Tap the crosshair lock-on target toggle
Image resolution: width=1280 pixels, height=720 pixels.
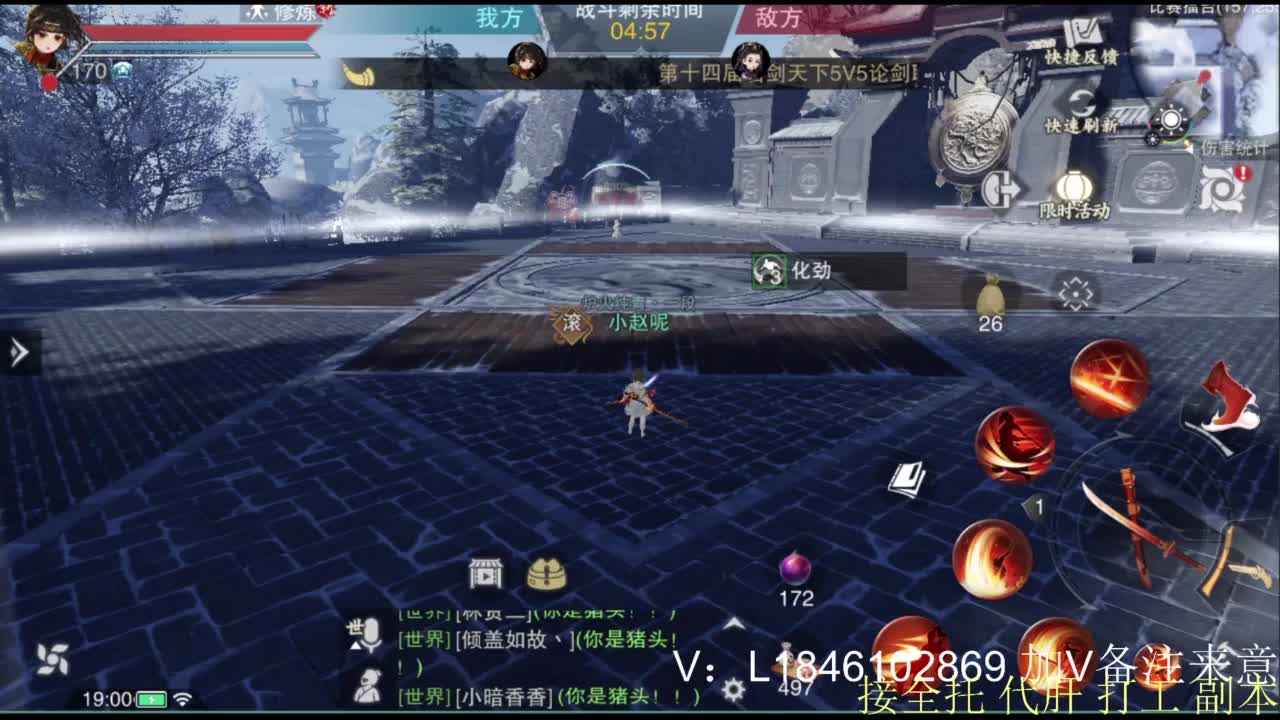[x=1075, y=295]
